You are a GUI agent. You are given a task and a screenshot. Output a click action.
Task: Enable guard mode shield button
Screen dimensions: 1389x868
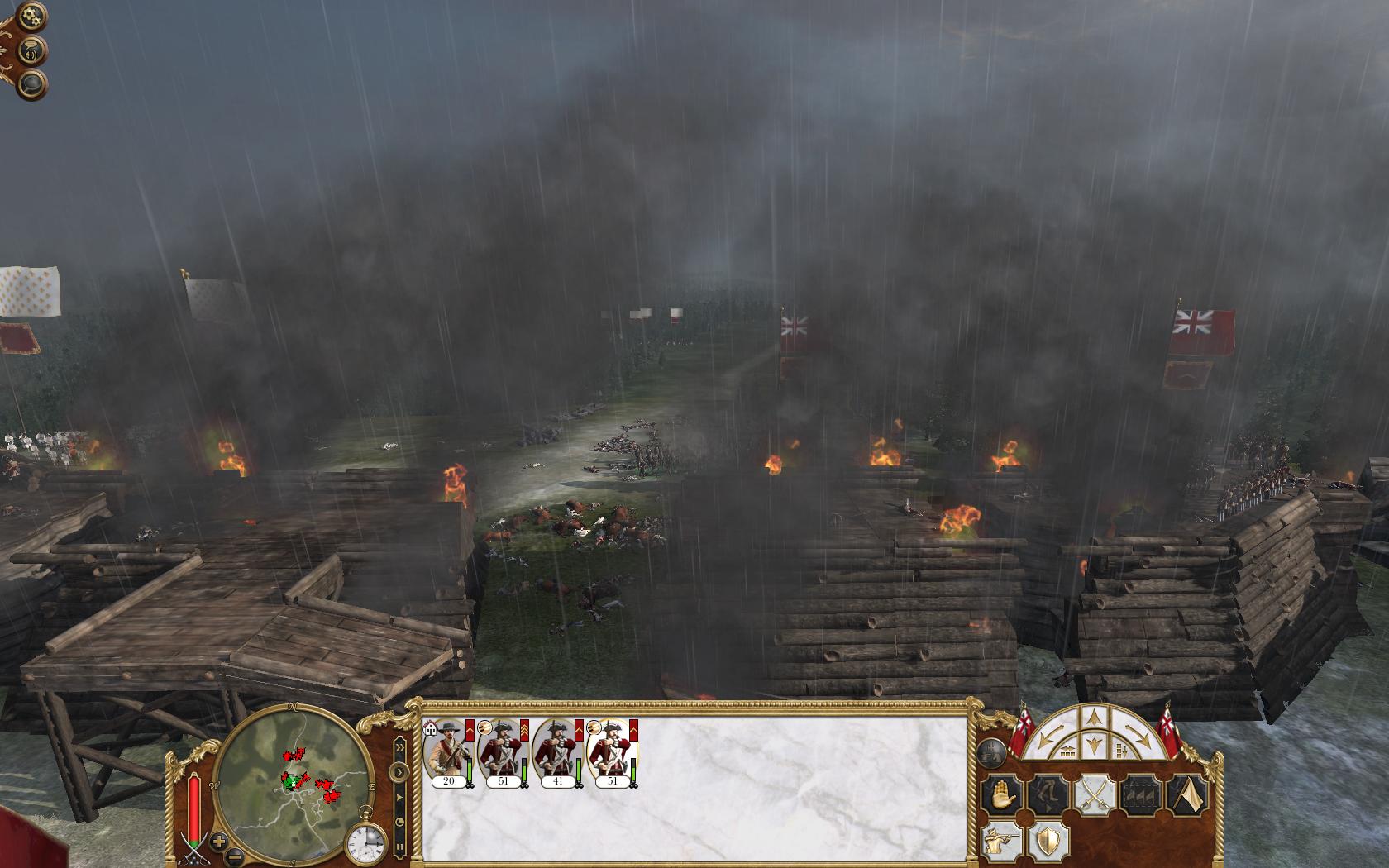coord(1047,842)
